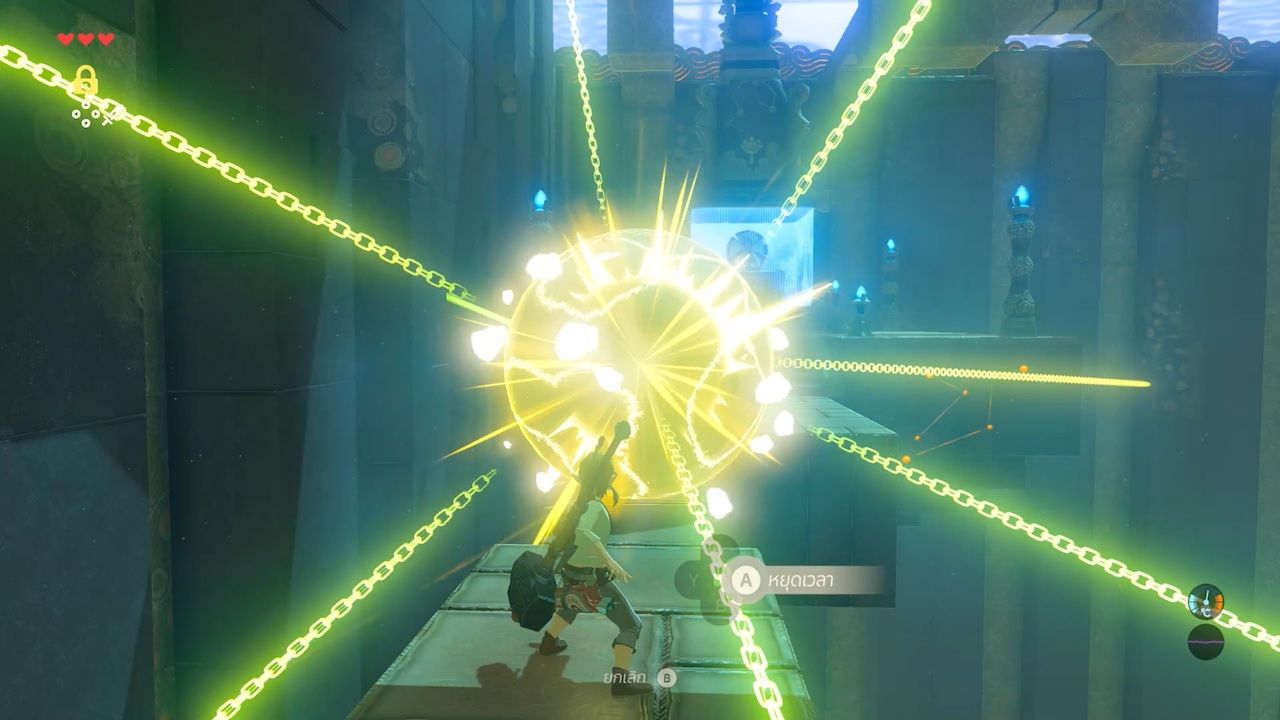Screen dimensions: 1280x720
Task: Click the grey Y button prompt
Action: click(x=694, y=577)
